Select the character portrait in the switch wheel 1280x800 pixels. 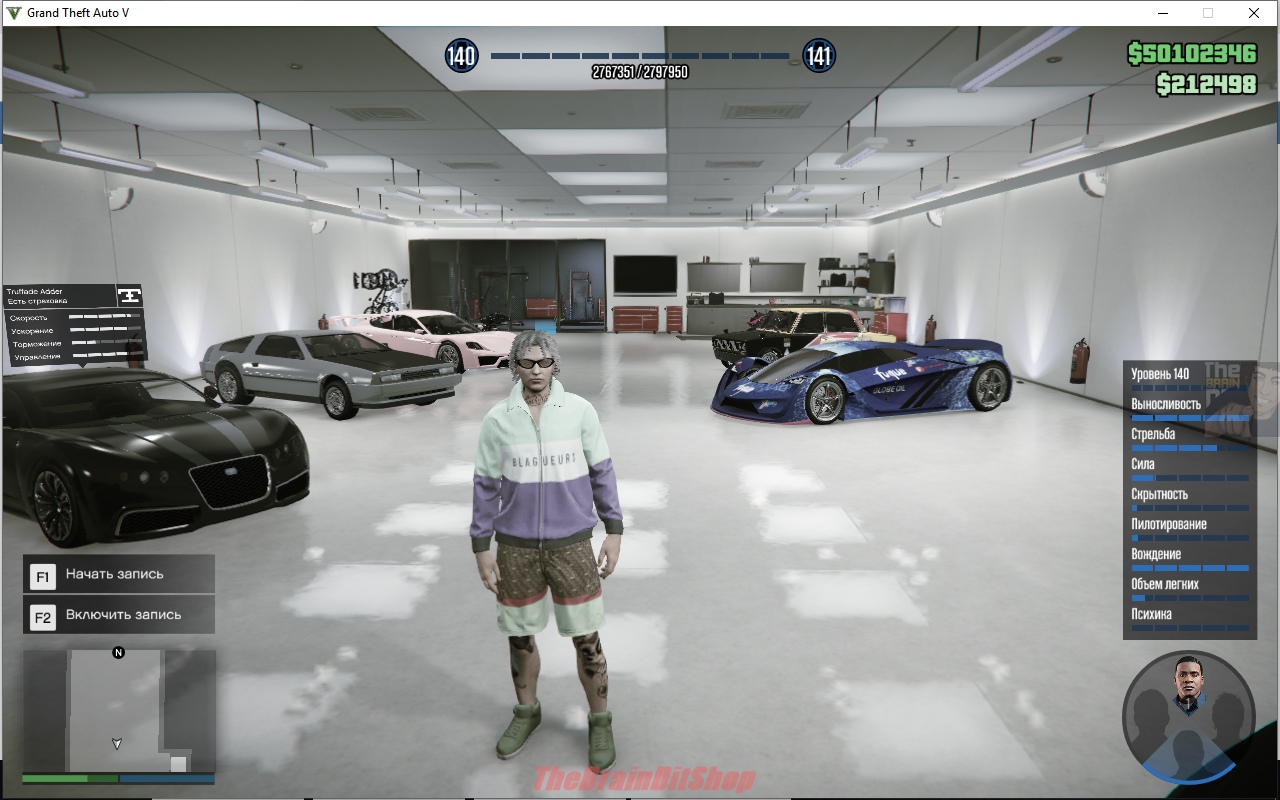coord(1189,684)
